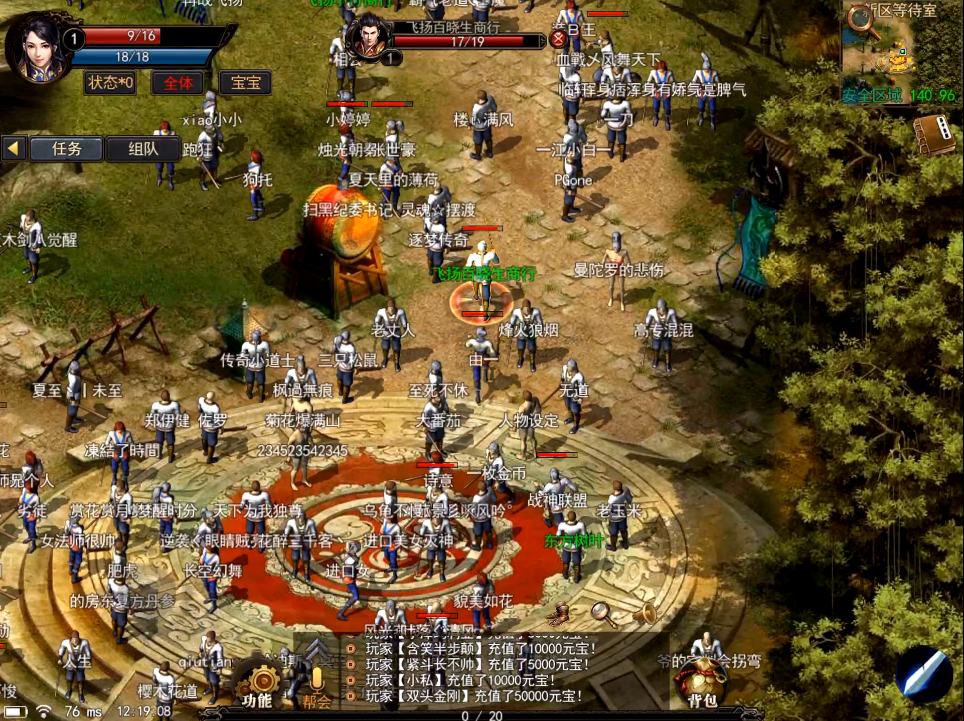The height and width of the screenshot is (721, 964).
Task: Expand the chat log with the up arrows
Action: [x=317, y=648]
